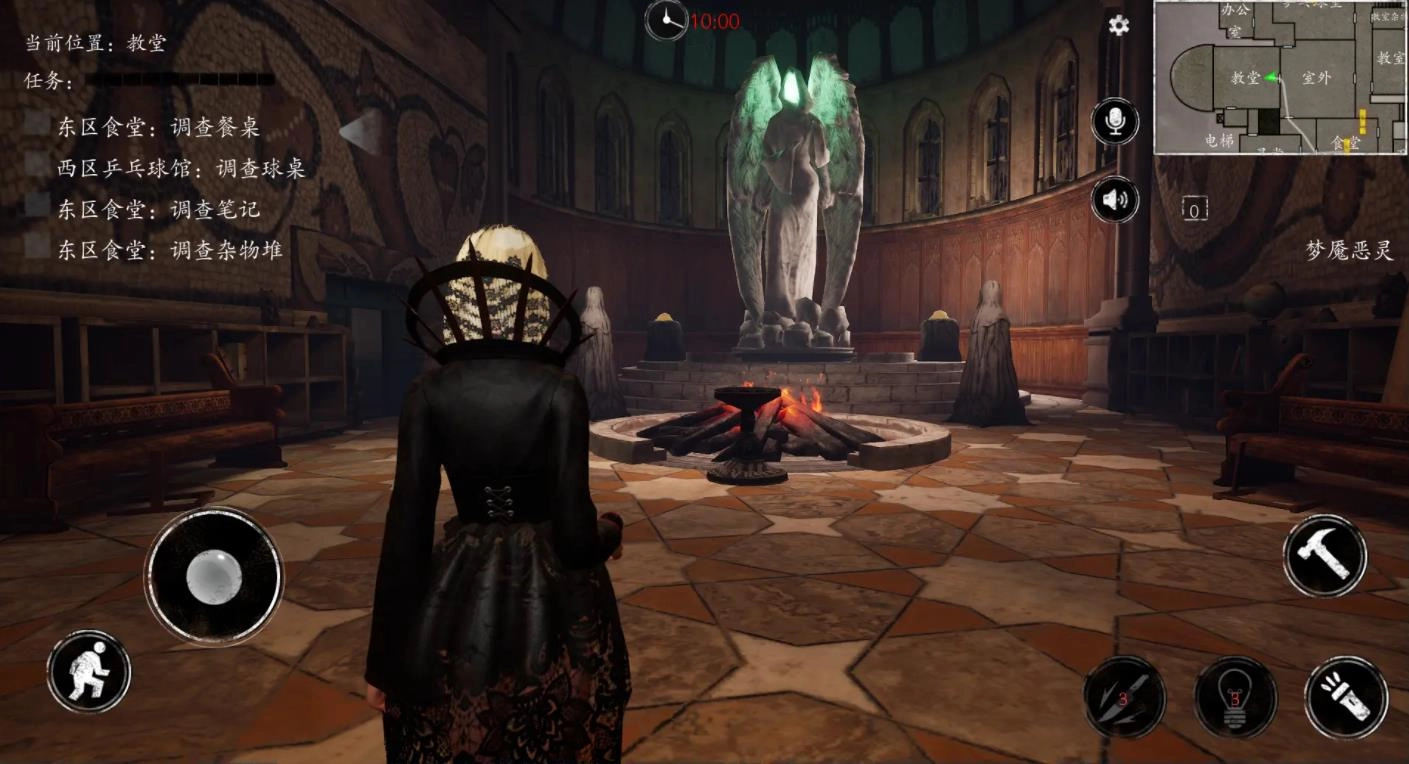Open the minimap in the corner
1409x764 pixels.
pyautogui.click(x=1280, y=77)
